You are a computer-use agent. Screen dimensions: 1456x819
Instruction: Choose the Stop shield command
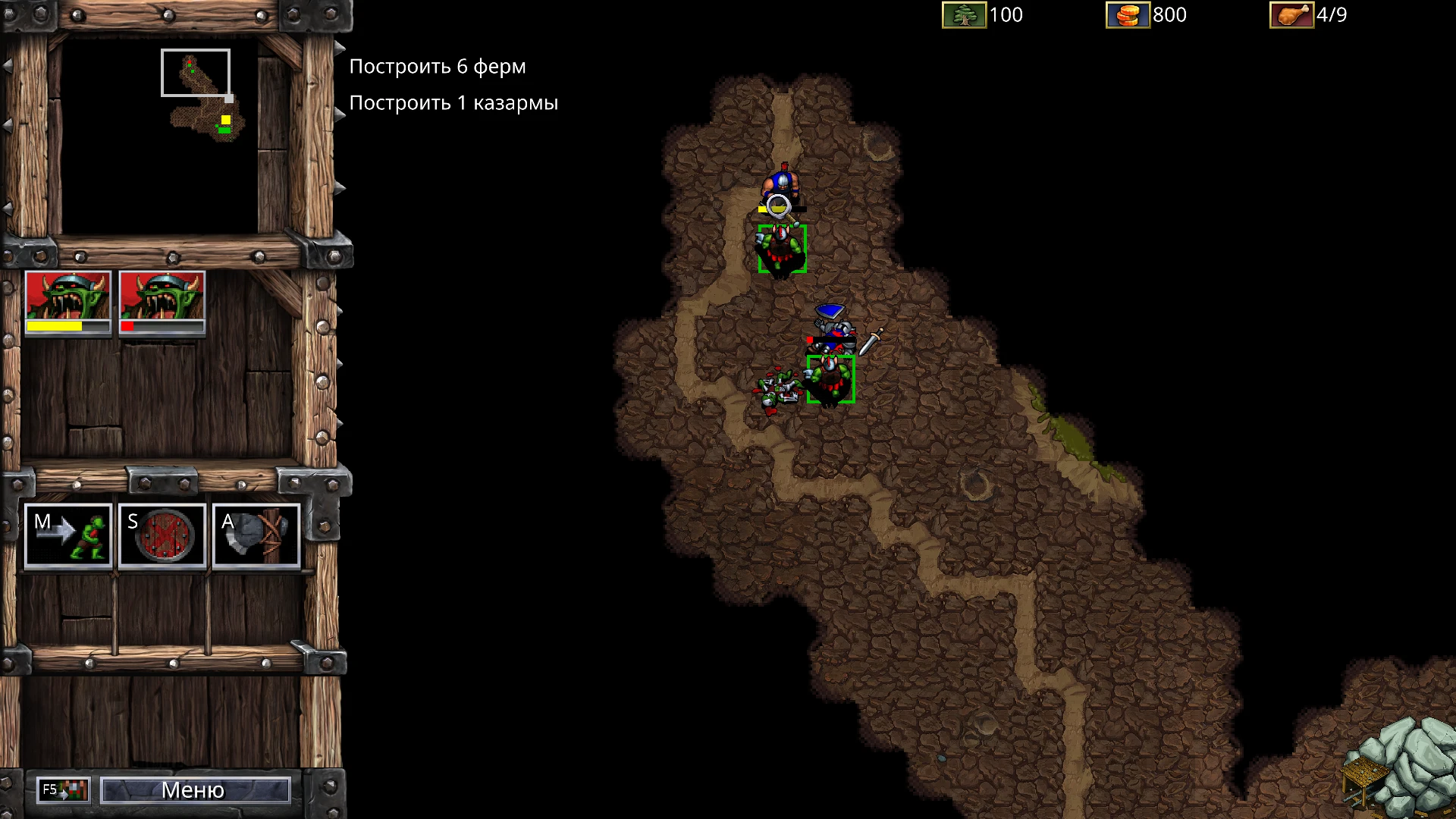point(162,535)
